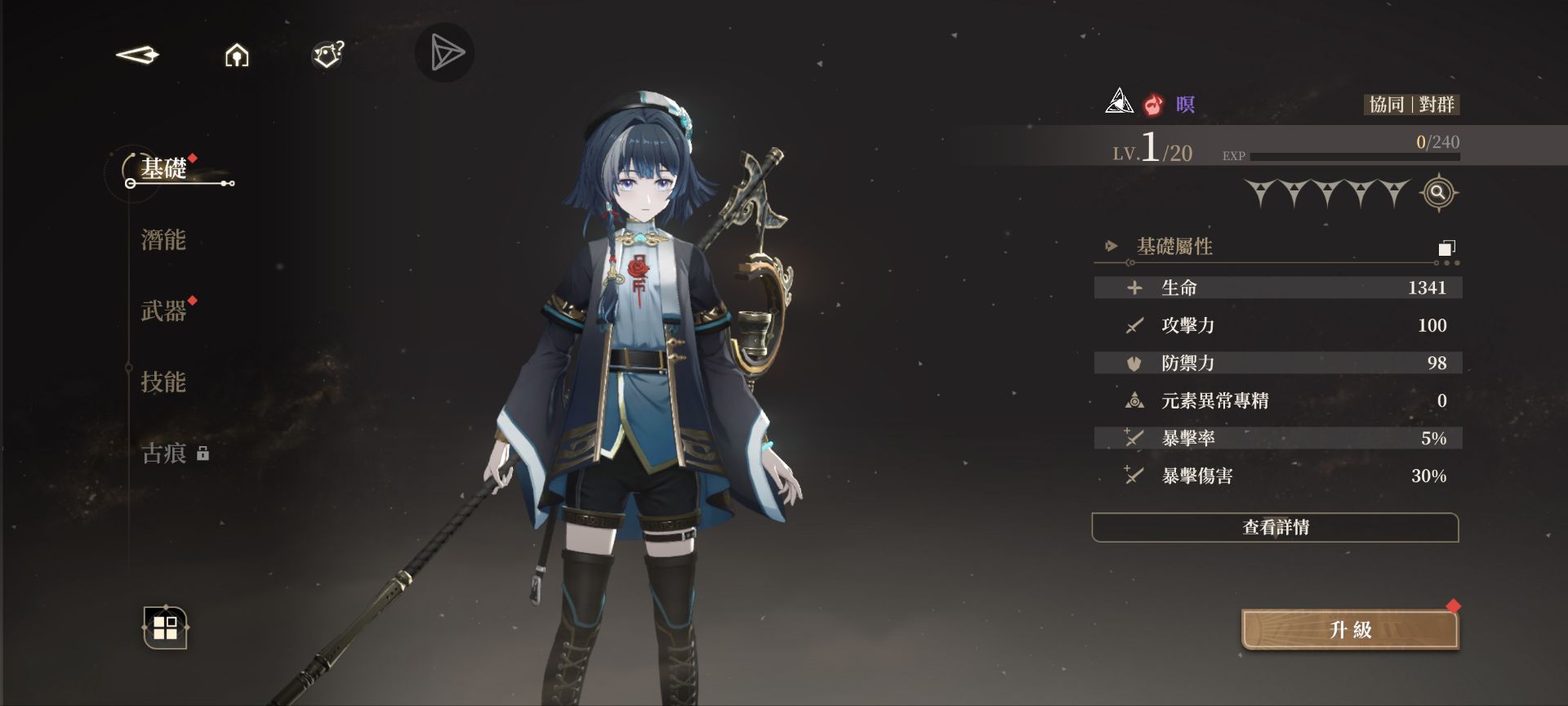Expand the 基礎屬性 section arrow
Image resolution: width=1568 pixels, height=706 pixels.
coord(1111,246)
